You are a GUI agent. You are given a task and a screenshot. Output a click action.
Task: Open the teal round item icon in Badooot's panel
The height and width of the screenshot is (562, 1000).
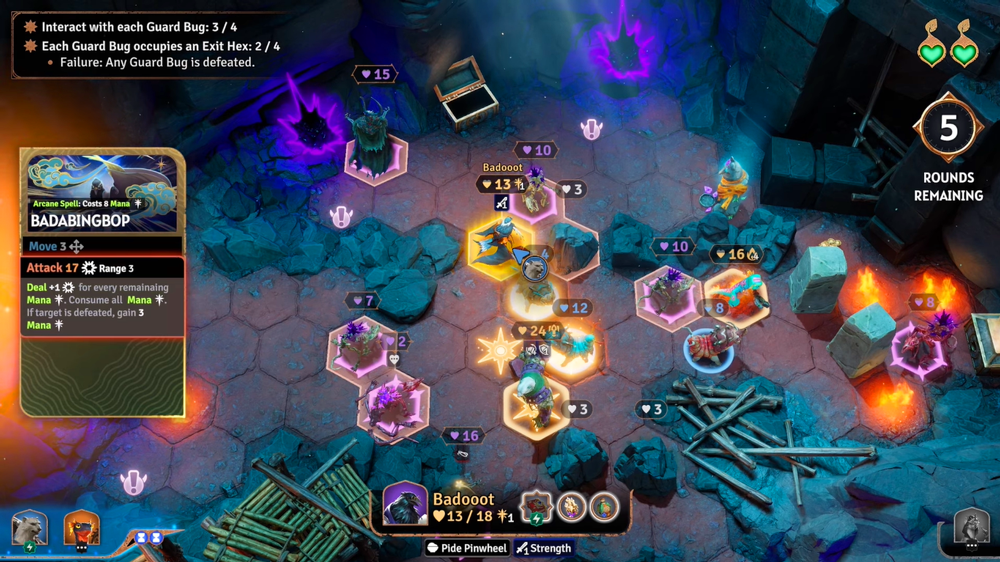[603, 506]
